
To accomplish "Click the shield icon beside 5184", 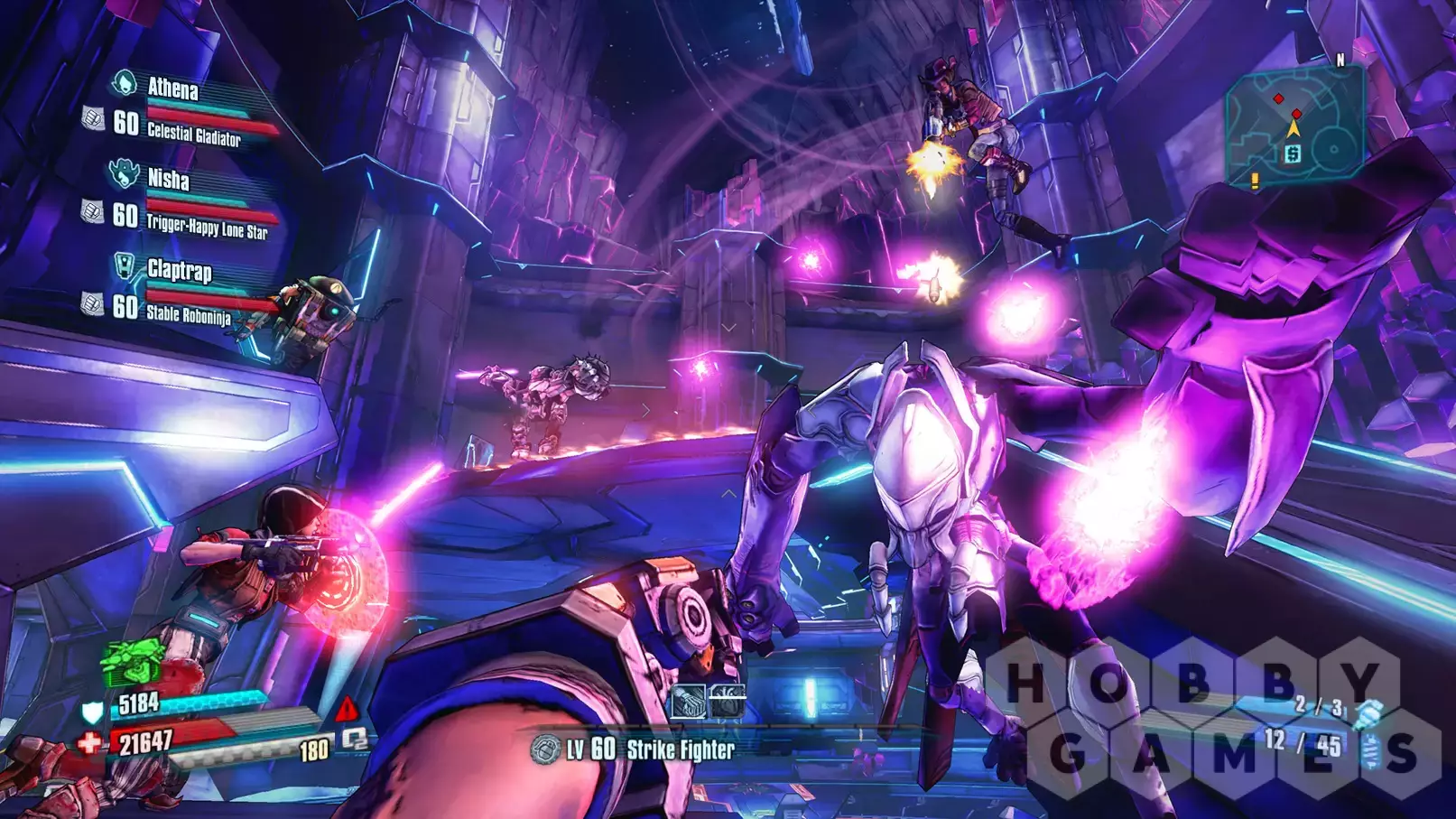I will coord(92,712).
